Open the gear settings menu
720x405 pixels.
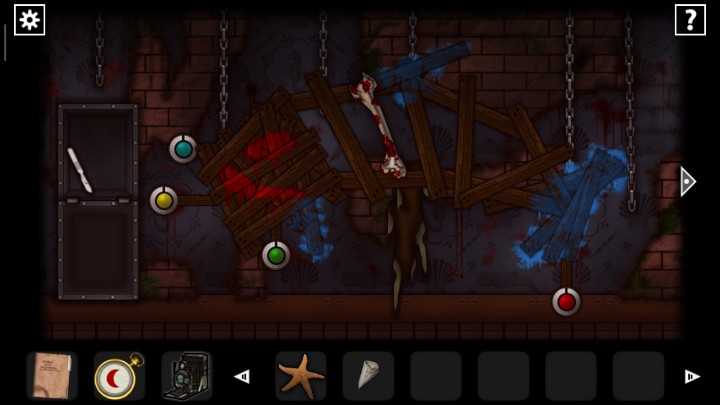29,20
